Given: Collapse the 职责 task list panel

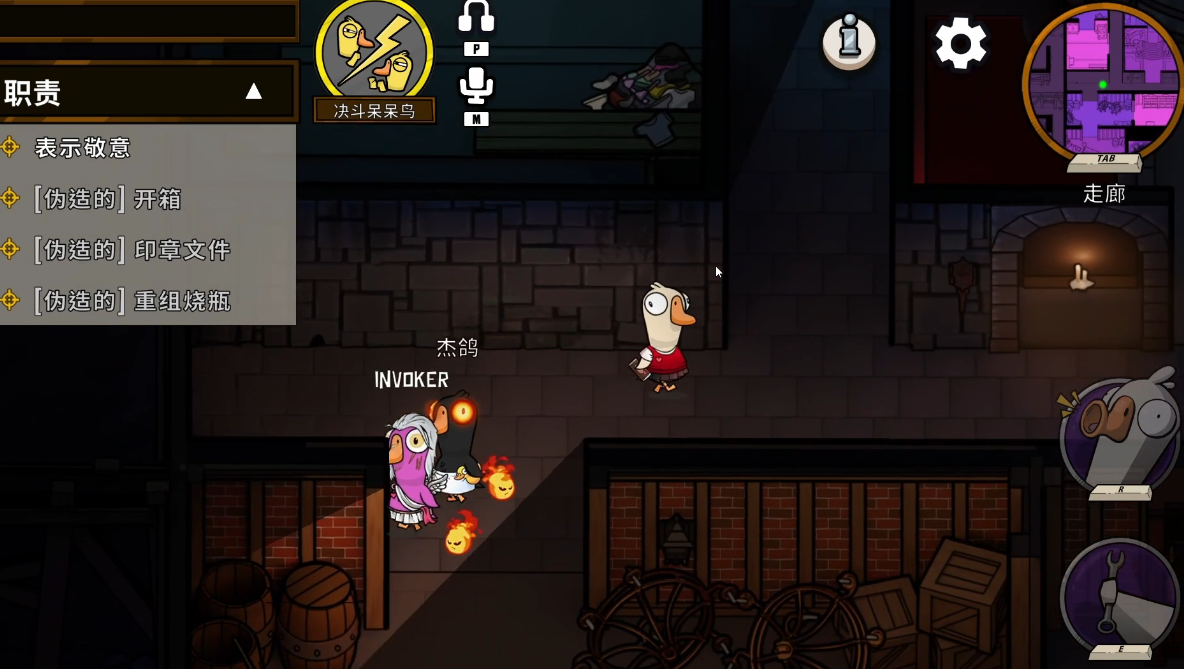Looking at the screenshot, I should coord(254,92).
